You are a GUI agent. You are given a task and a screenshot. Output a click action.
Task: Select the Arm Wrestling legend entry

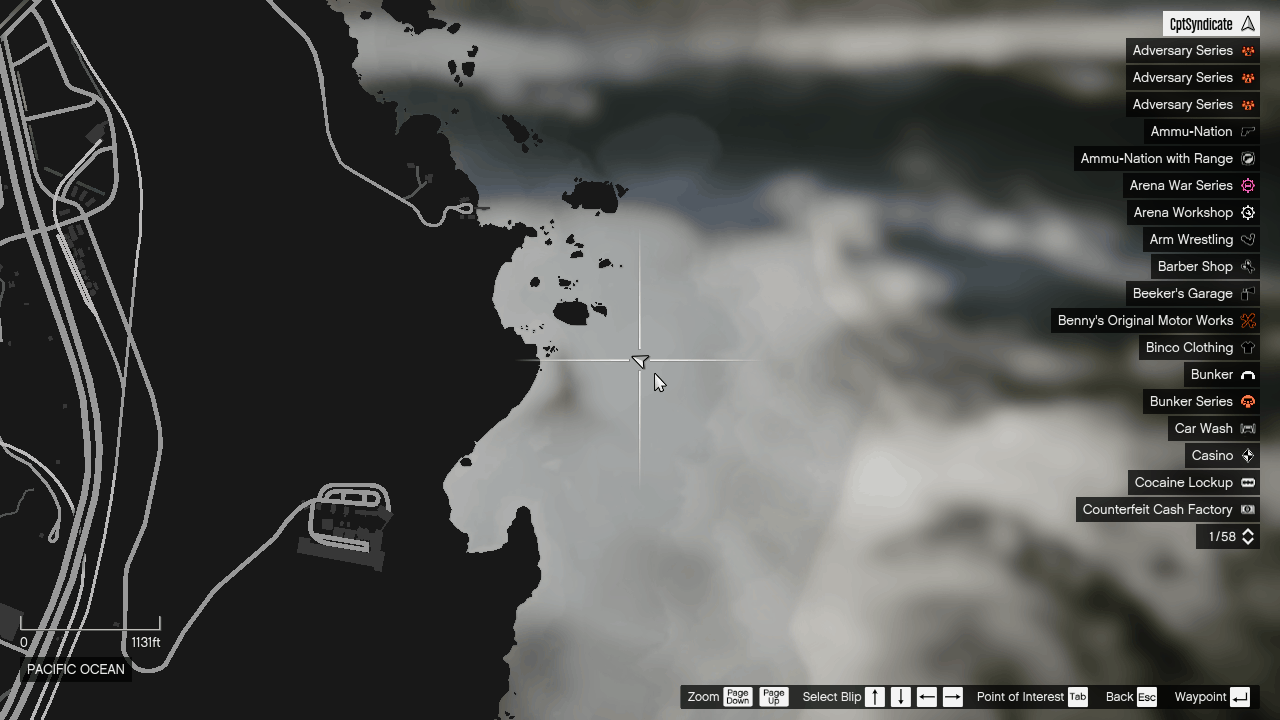pyautogui.click(x=1192, y=239)
